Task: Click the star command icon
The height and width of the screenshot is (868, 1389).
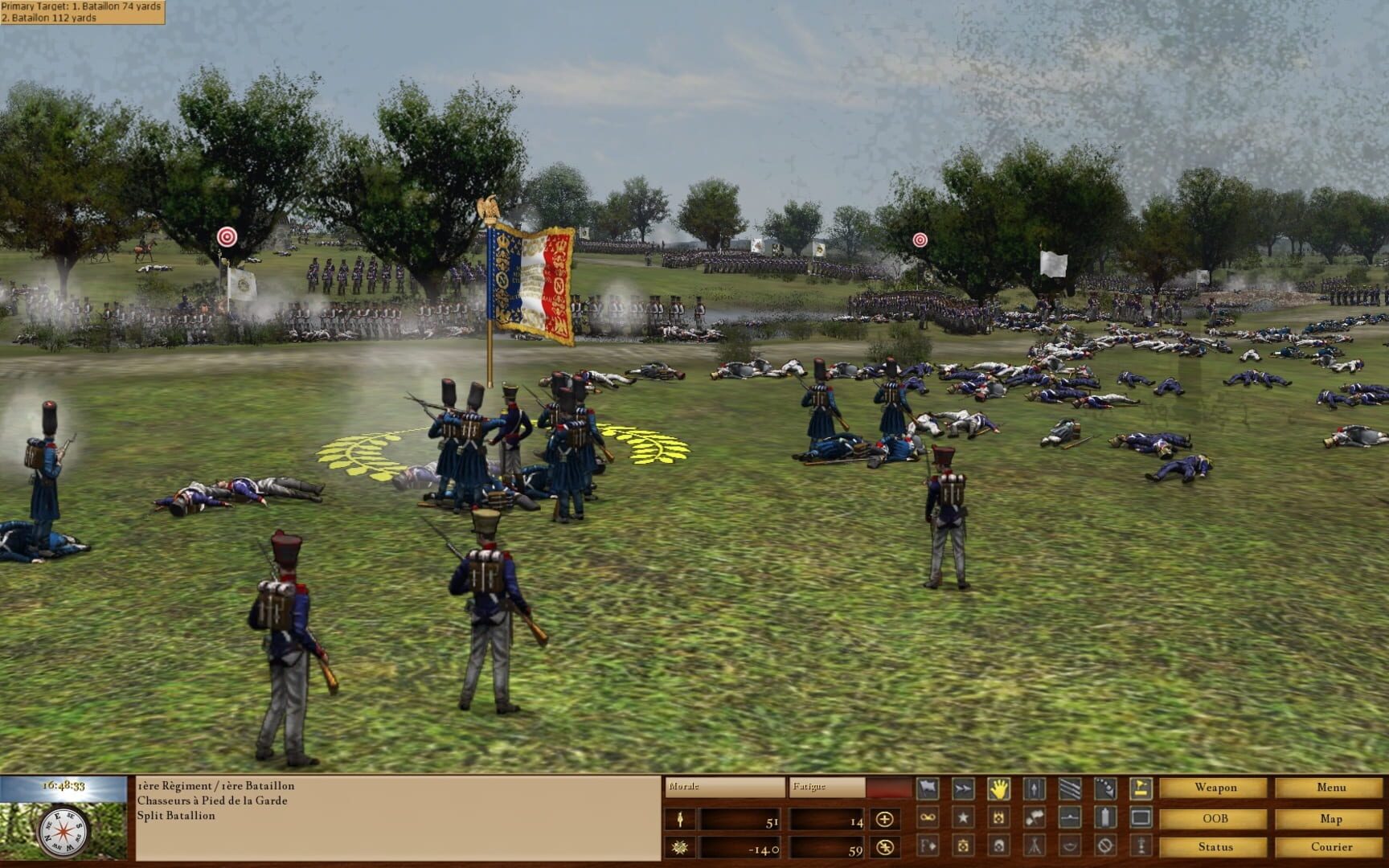Action: [962, 817]
